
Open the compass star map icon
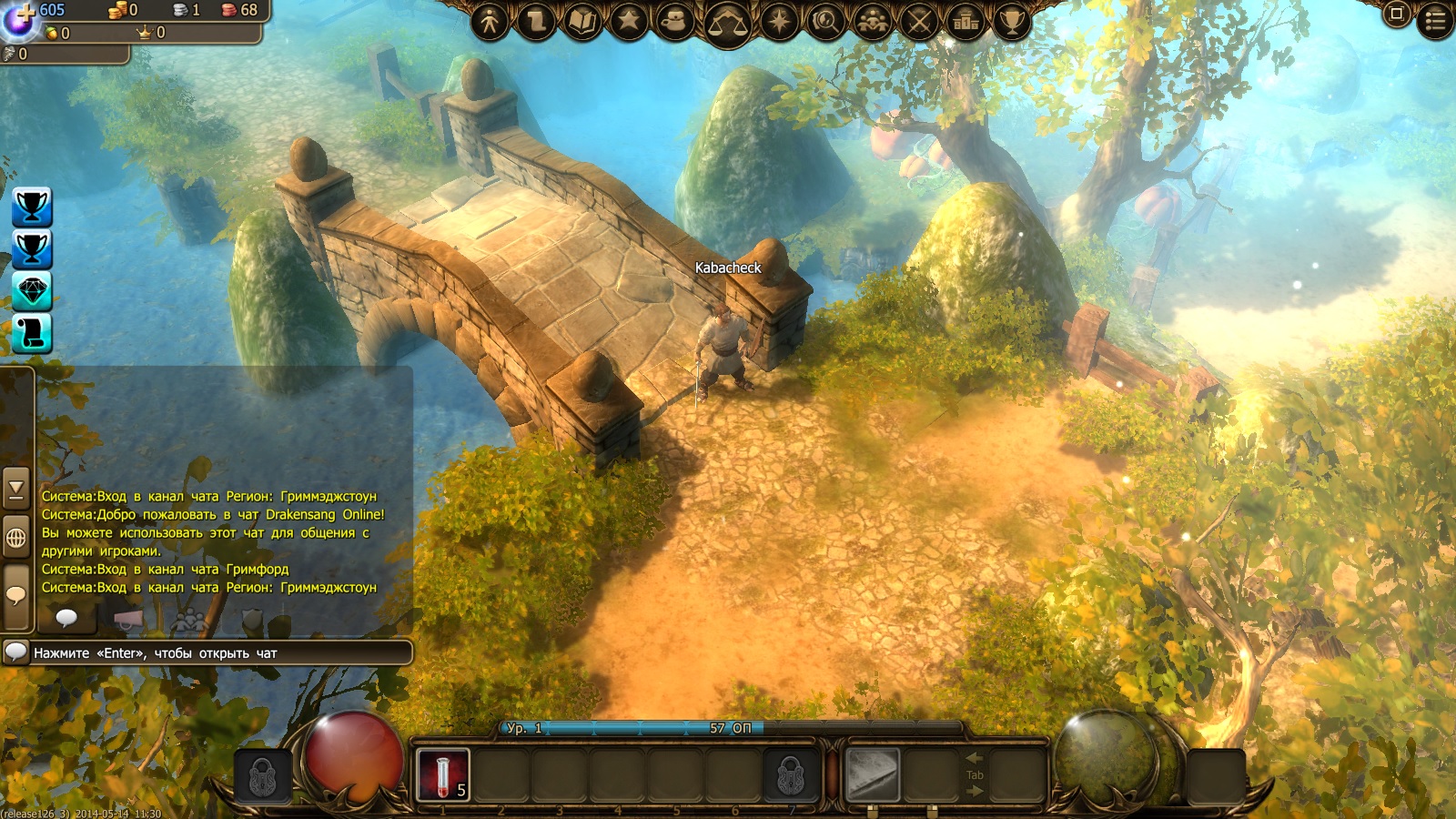coord(779,20)
